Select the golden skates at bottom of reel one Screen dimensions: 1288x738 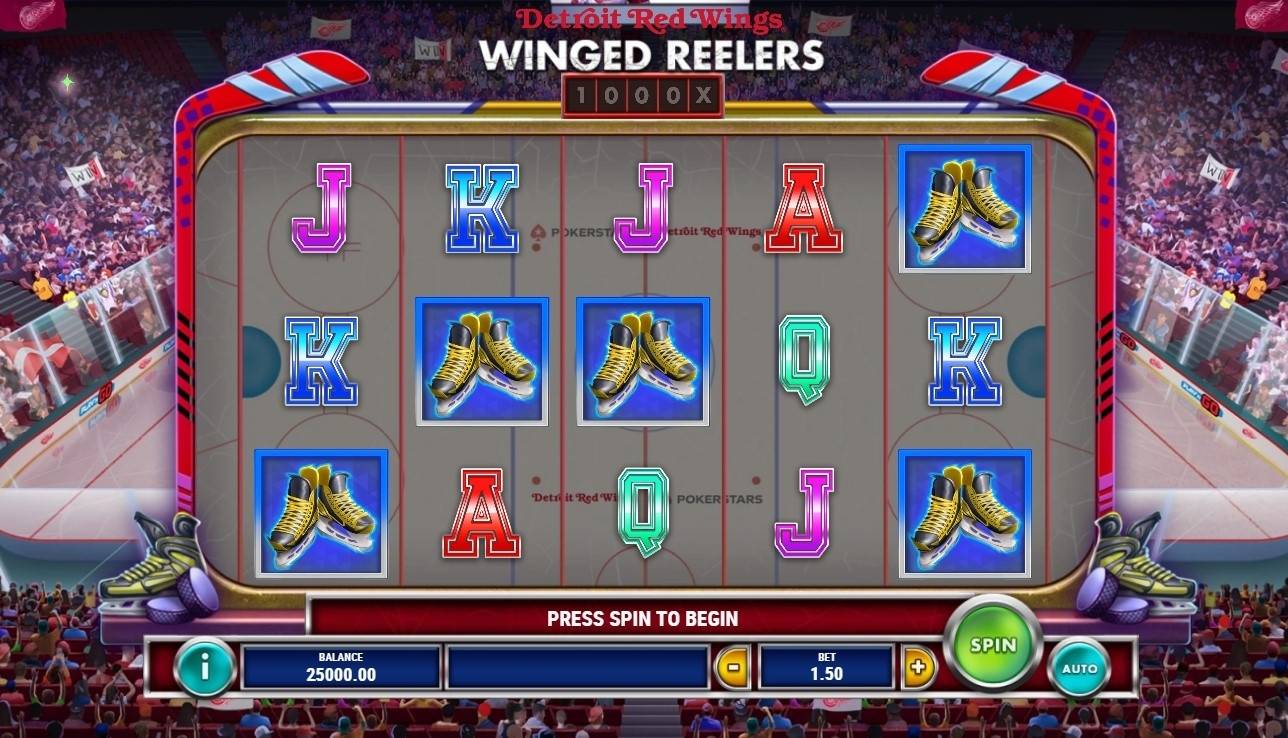tap(321, 515)
